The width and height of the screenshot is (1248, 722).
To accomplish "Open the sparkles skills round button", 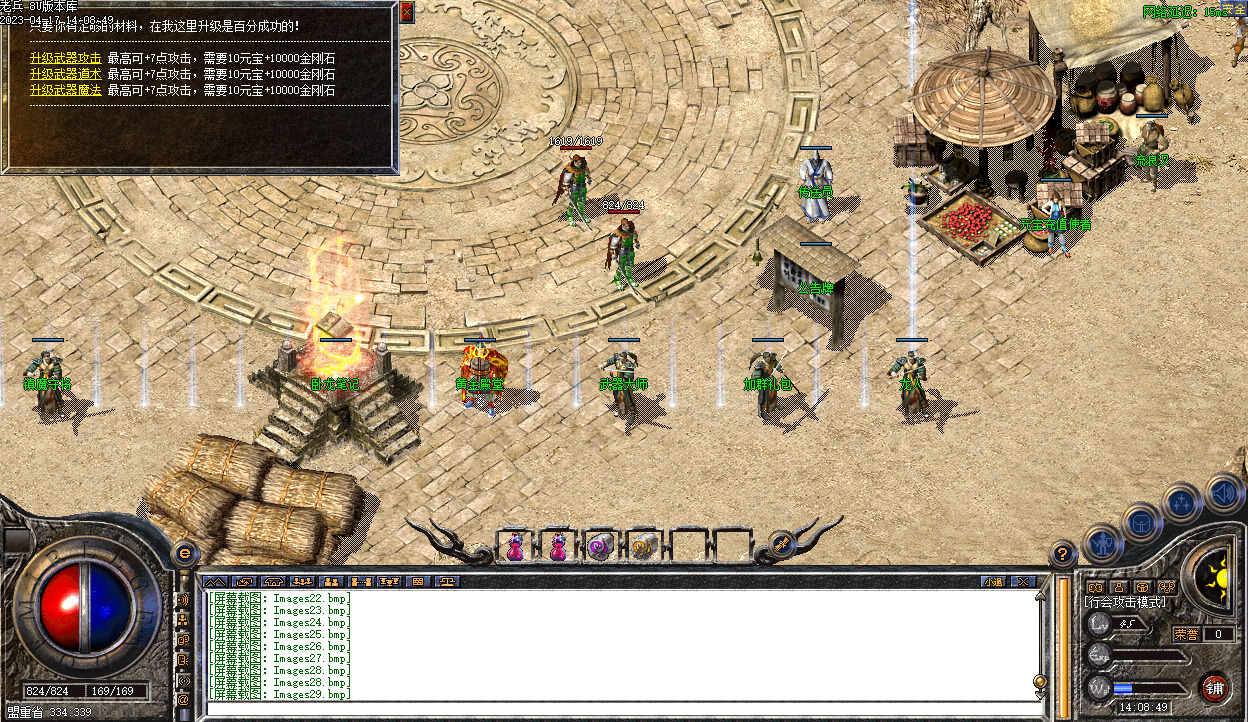I will 1182,503.
